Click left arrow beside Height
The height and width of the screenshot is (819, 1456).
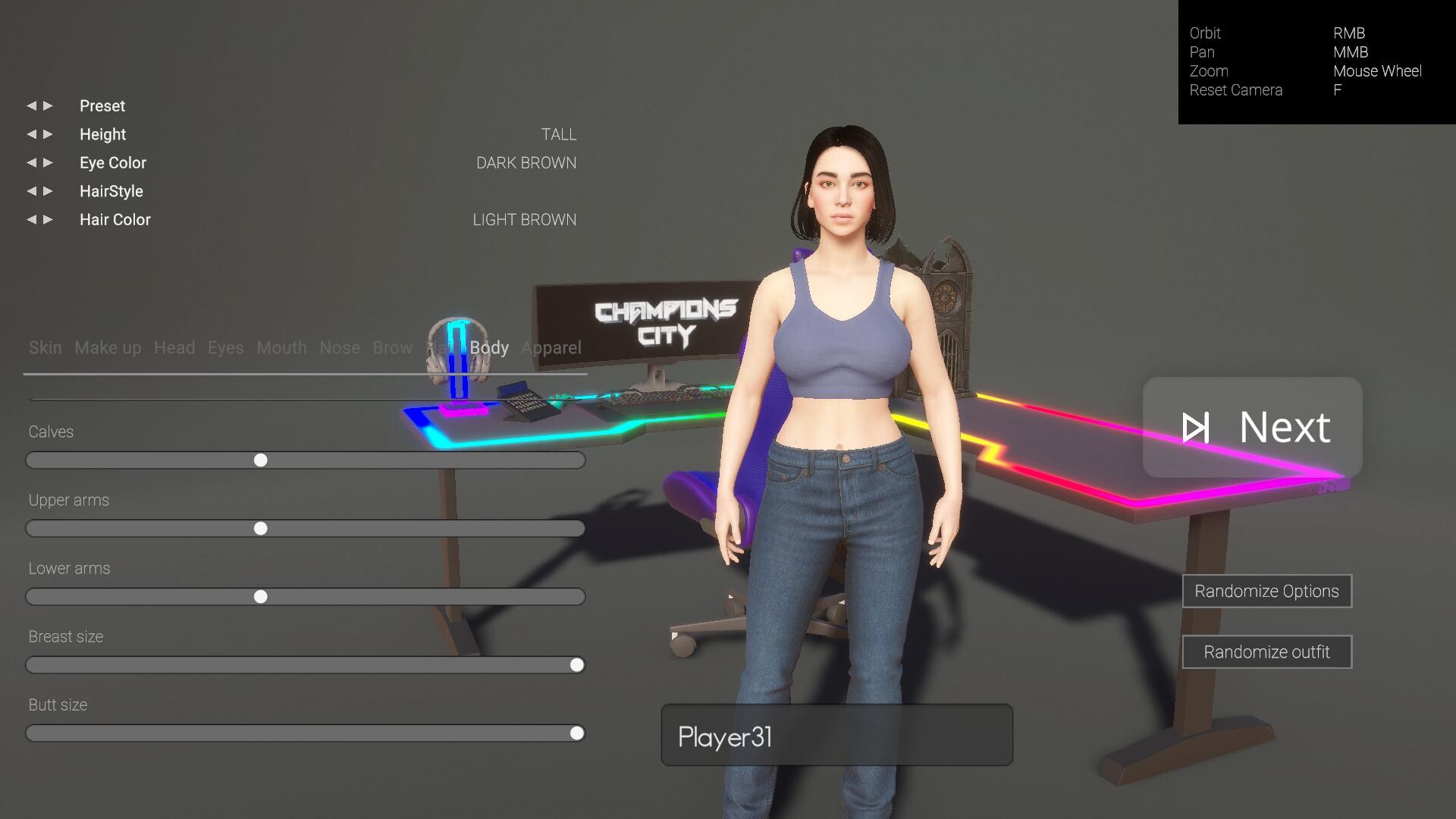pos(31,134)
